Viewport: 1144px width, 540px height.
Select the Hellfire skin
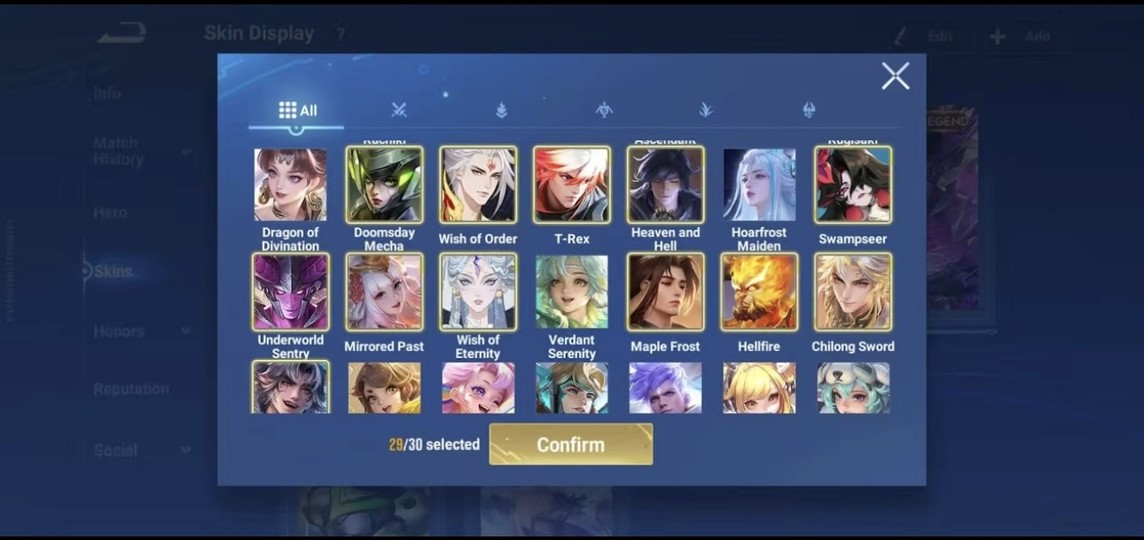tap(759, 292)
